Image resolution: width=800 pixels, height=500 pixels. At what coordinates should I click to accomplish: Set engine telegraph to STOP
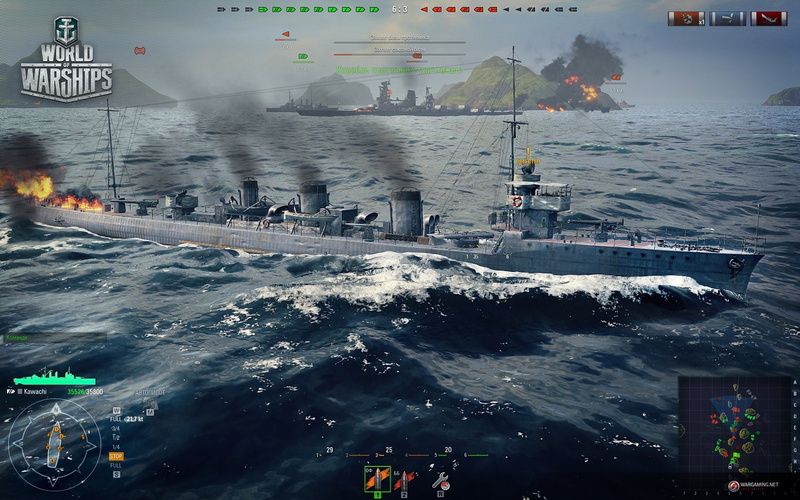(x=116, y=456)
